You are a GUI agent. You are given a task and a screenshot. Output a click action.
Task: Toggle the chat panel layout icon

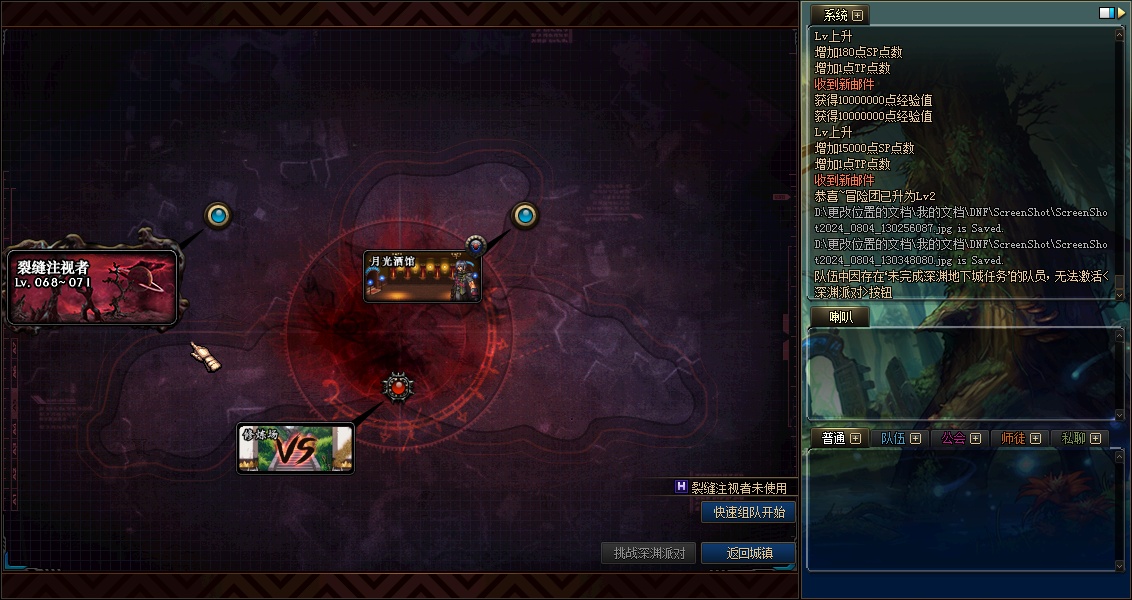(1107, 13)
